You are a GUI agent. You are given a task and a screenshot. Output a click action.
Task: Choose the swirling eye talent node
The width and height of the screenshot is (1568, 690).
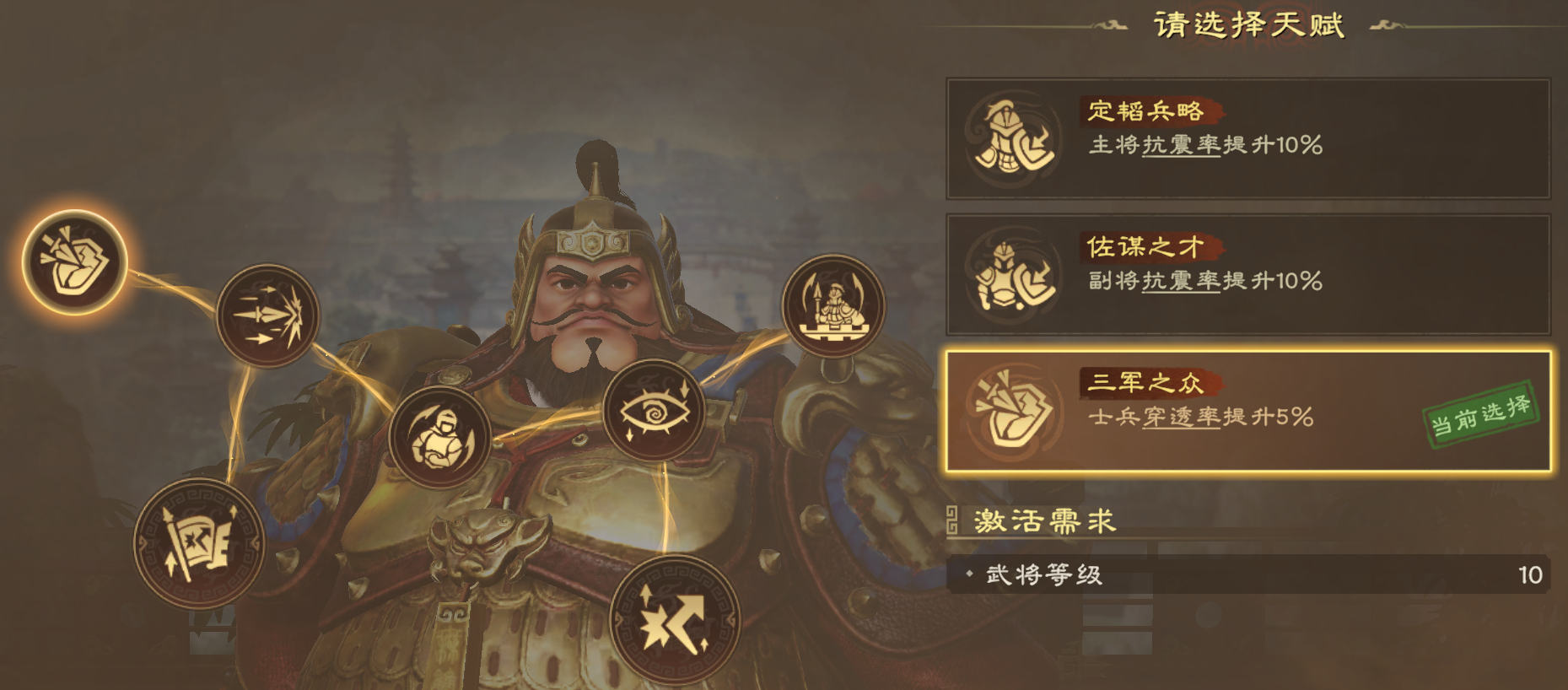(x=654, y=411)
